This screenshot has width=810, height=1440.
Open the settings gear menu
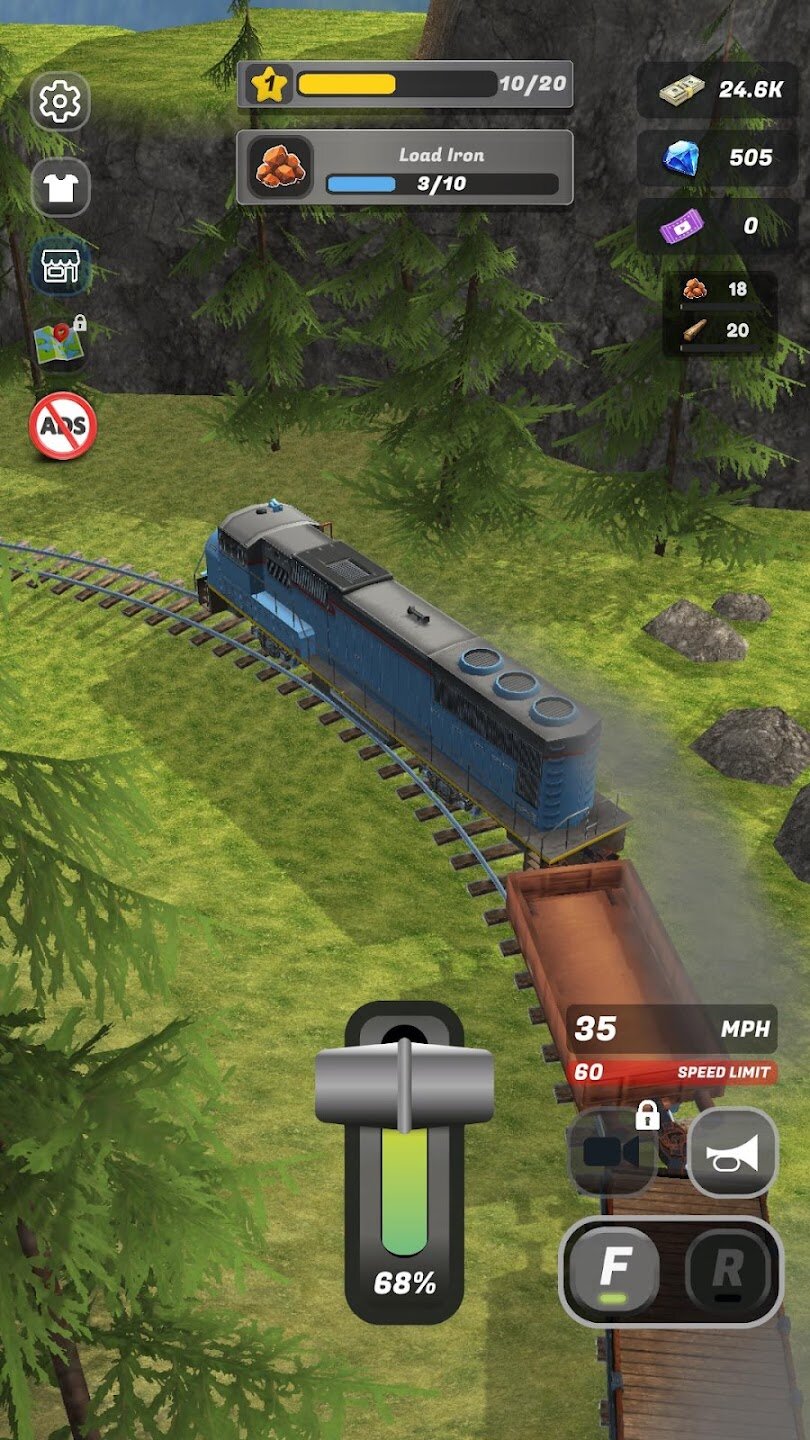(x=60, y=101)
